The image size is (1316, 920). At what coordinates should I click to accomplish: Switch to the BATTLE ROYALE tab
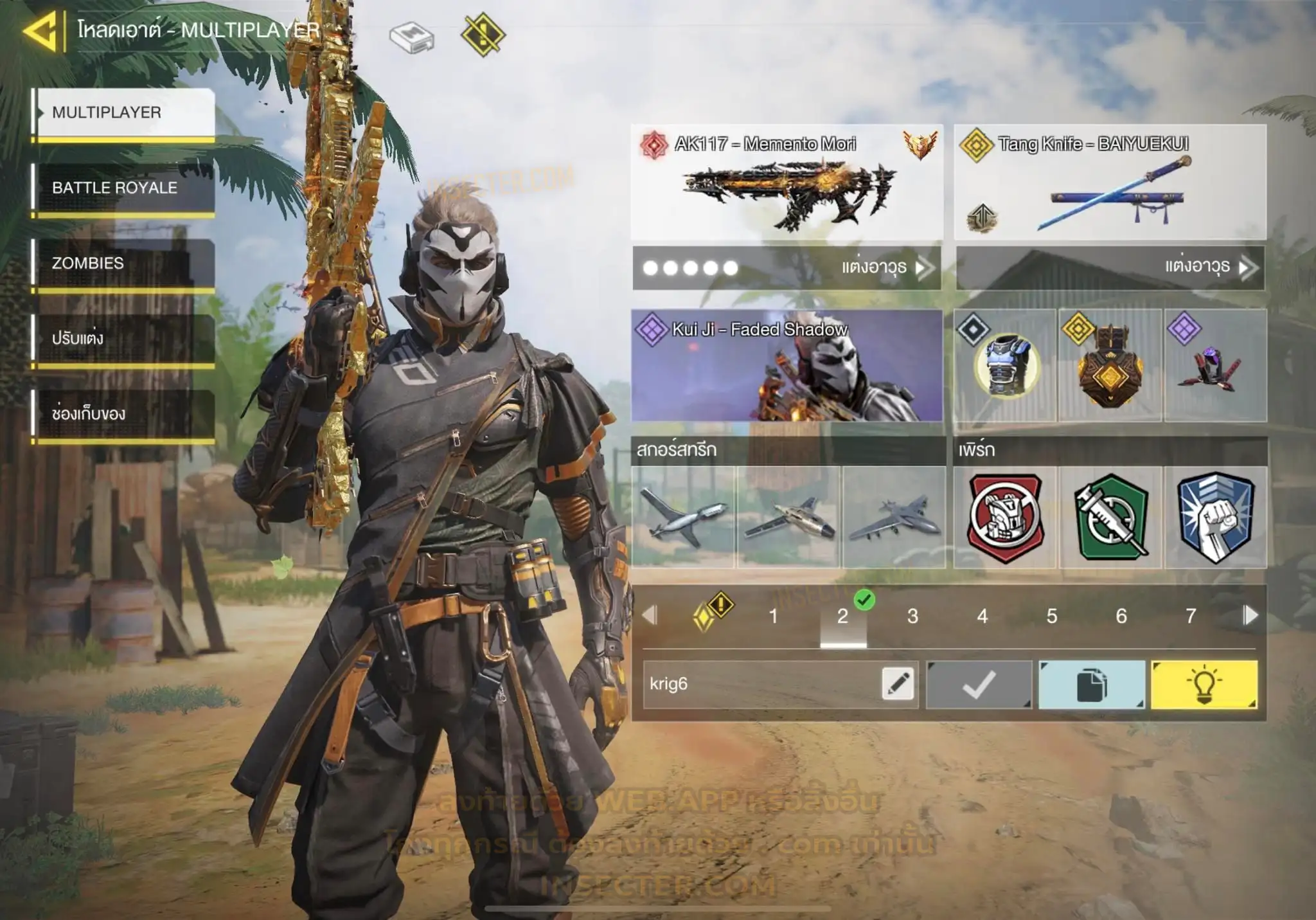click(123, 188)
